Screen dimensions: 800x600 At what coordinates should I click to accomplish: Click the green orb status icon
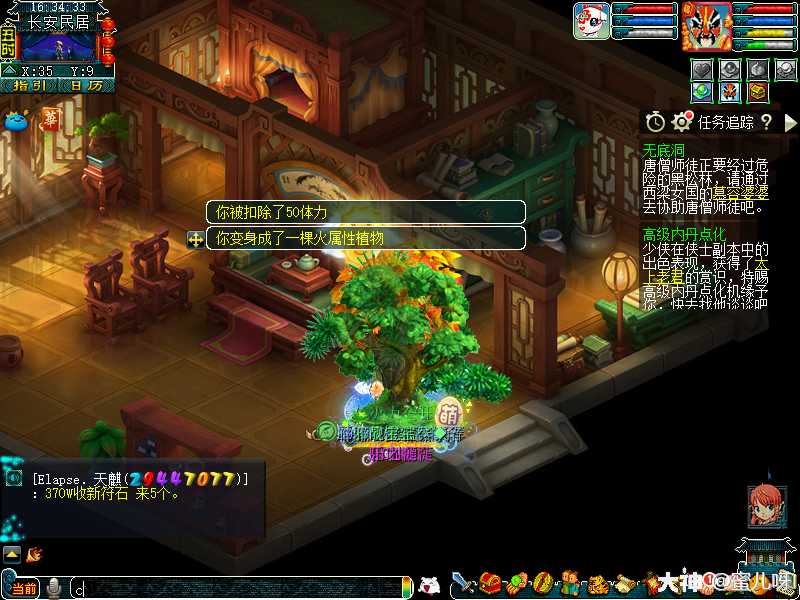703,92
